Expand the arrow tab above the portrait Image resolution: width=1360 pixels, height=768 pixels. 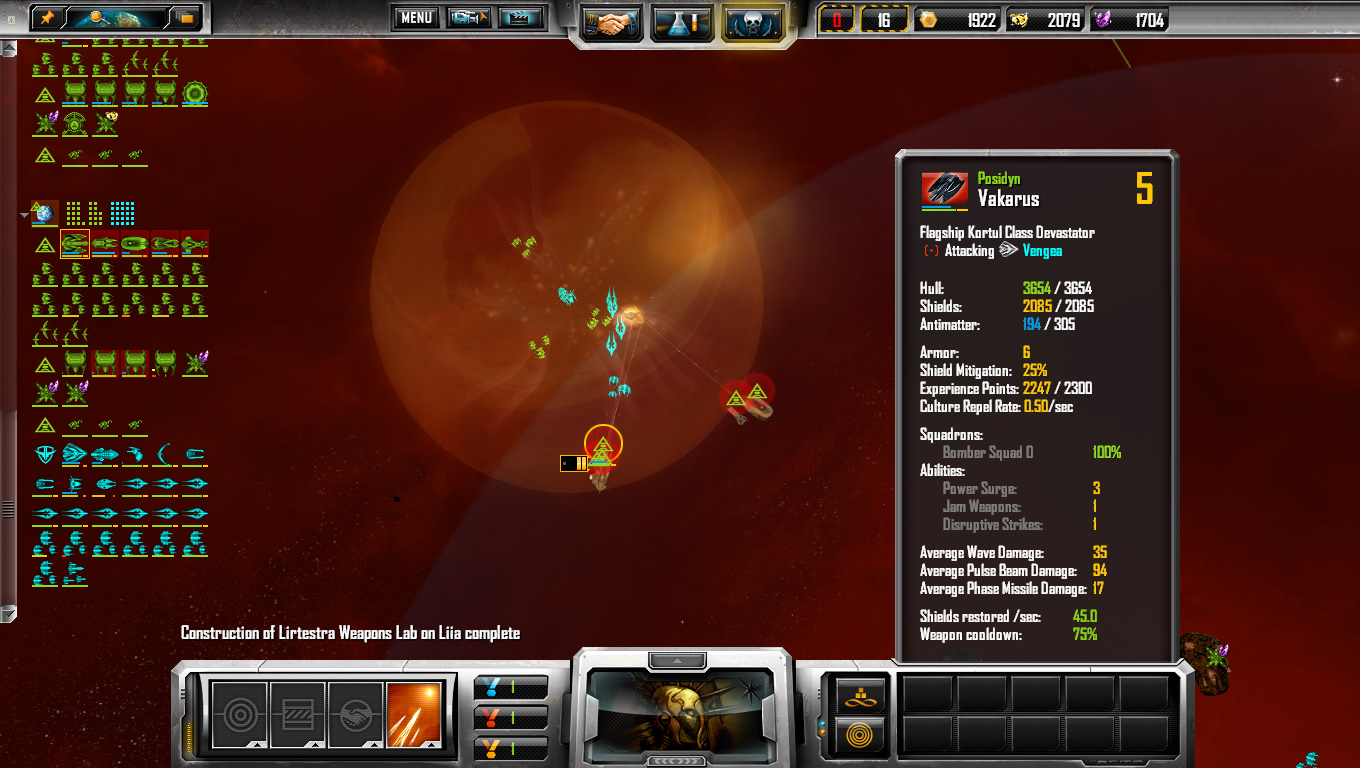click(x=678, y=661)
